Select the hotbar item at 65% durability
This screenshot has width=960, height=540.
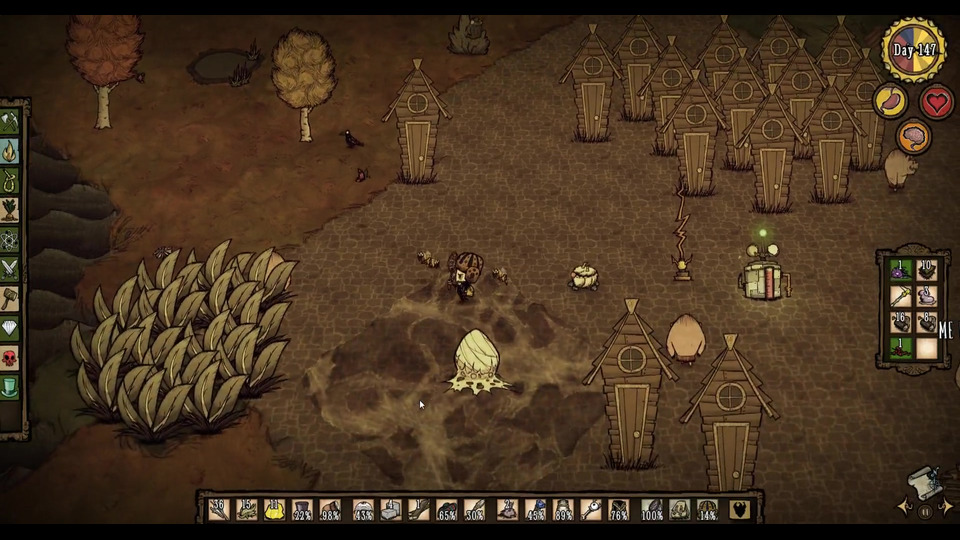click(x=448, y=509)
